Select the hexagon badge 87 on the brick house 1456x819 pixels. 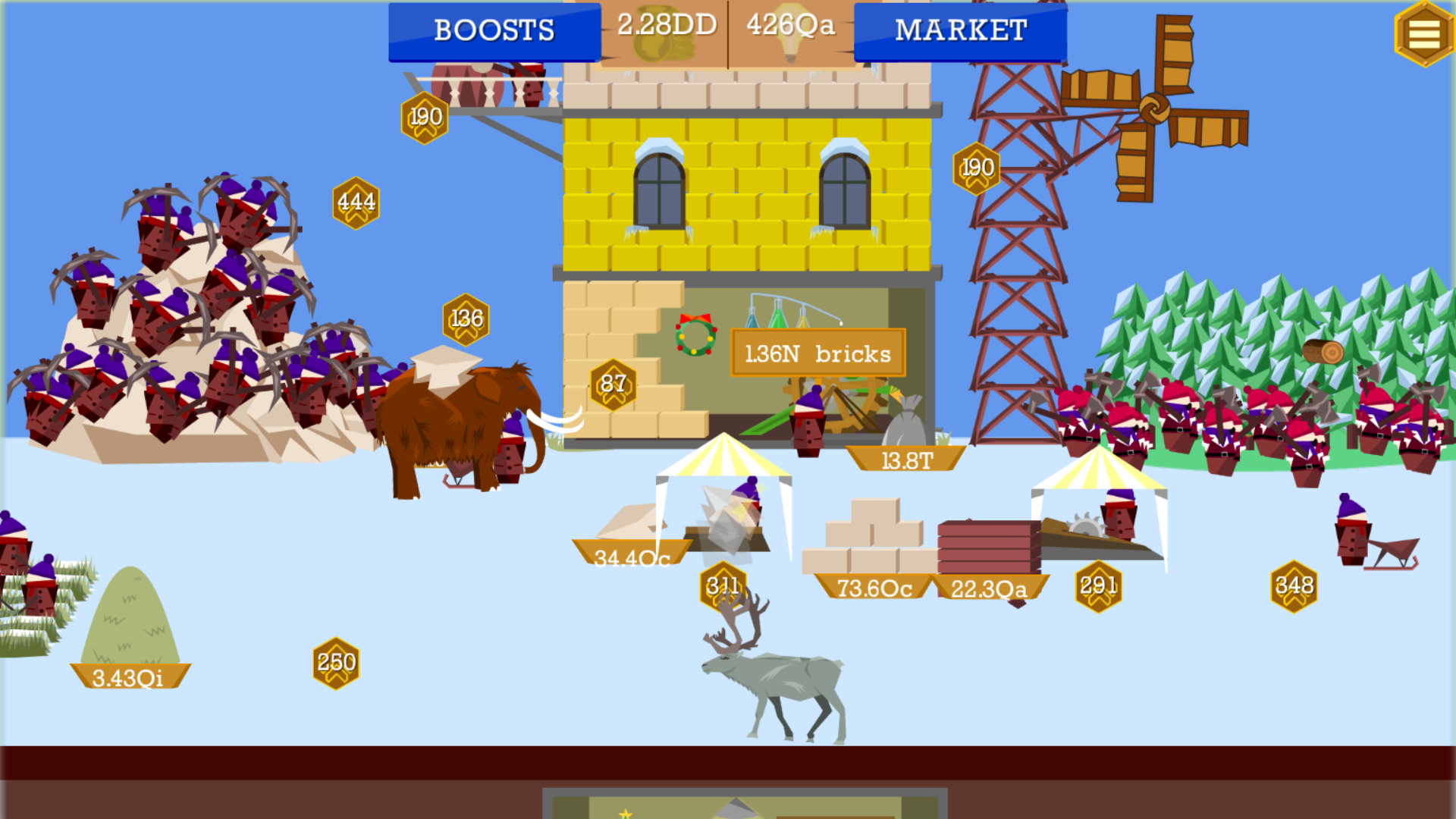click(614, 385)
